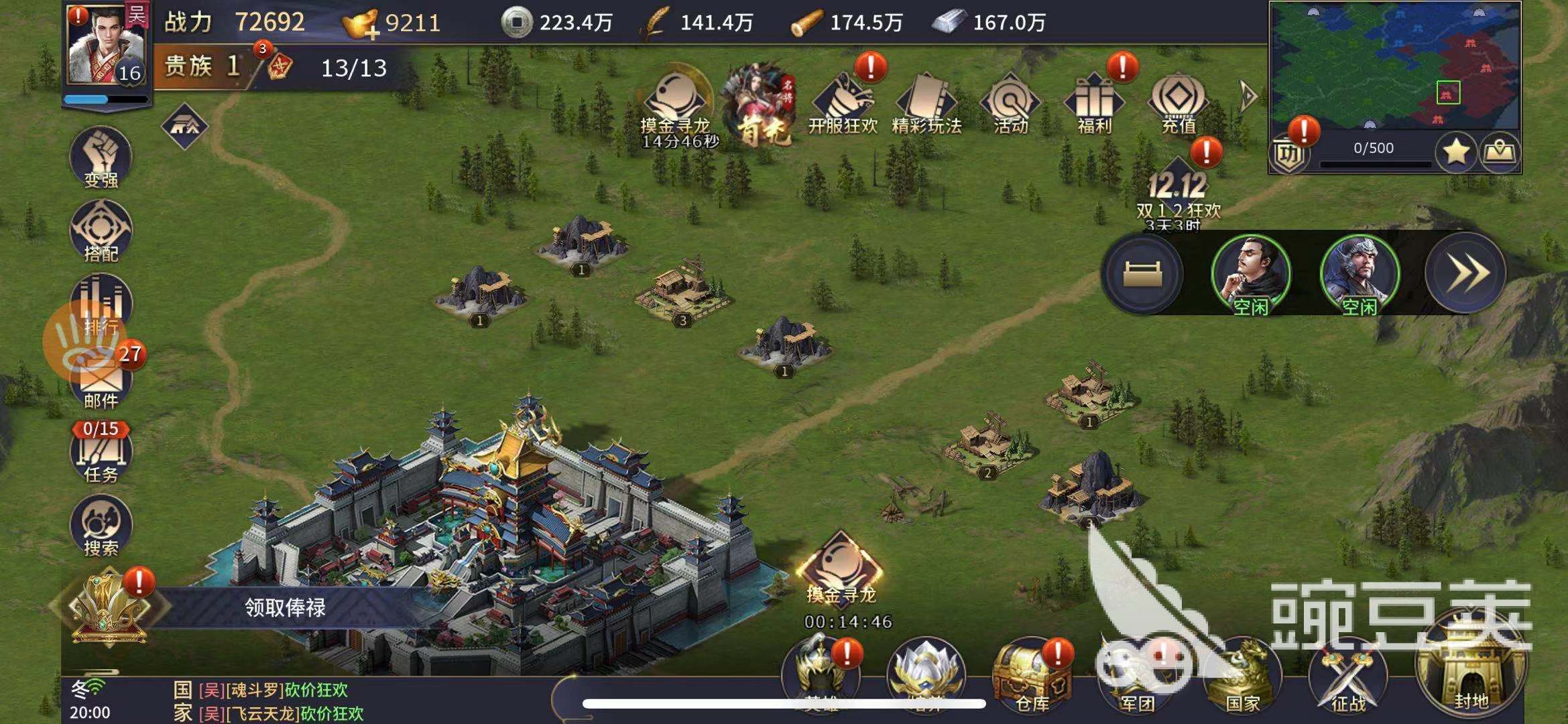
Task: Open the 变强 power-up menu
Action: coord(101,157)
